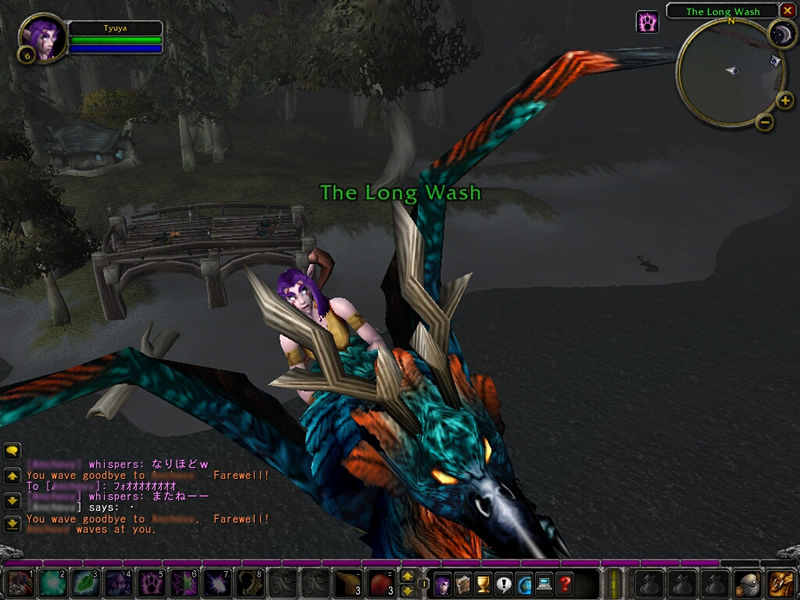Open the talents goblet micro button
Viewport: 800px width, 600px height.
point(483,583)
